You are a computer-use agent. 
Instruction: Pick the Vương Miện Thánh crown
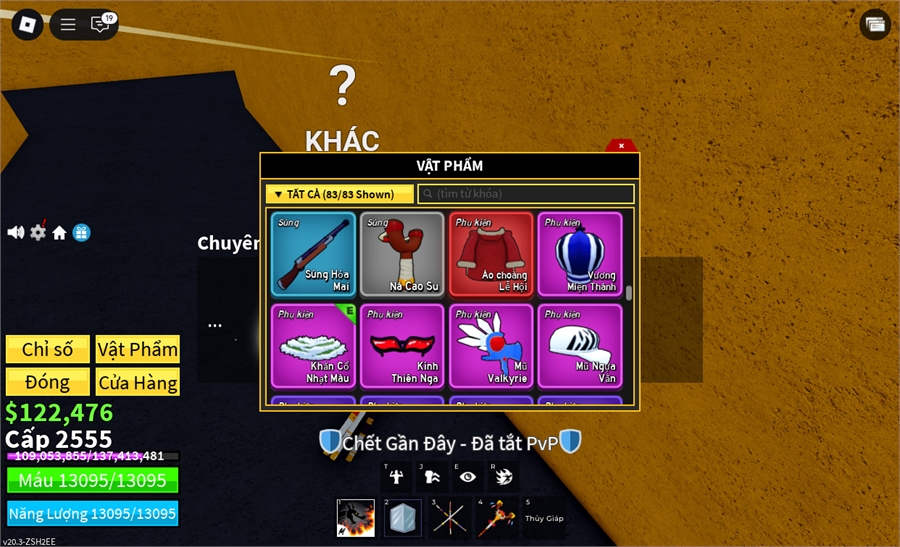[580, 254]
